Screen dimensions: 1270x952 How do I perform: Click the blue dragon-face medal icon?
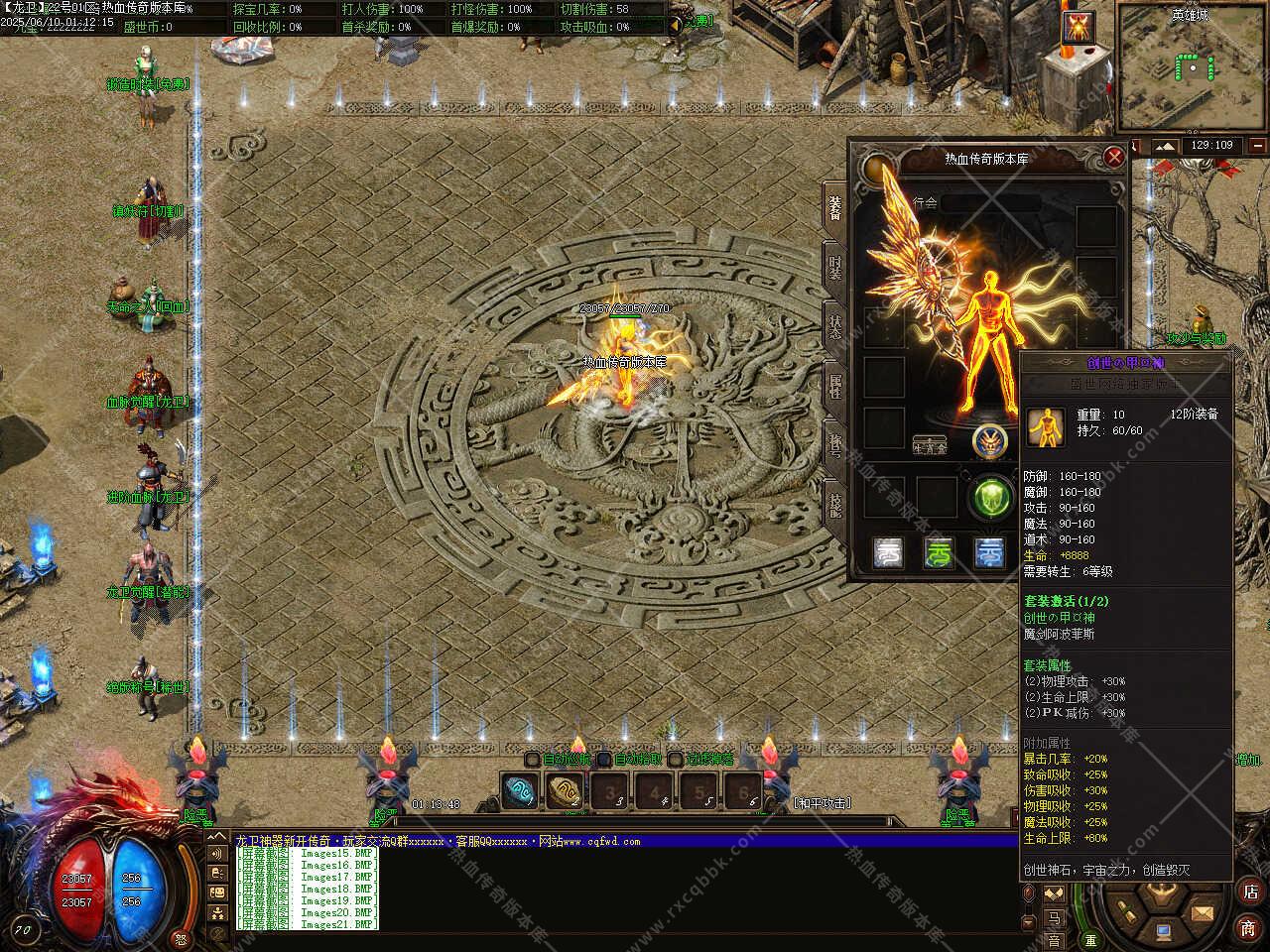tap(989, 441)
